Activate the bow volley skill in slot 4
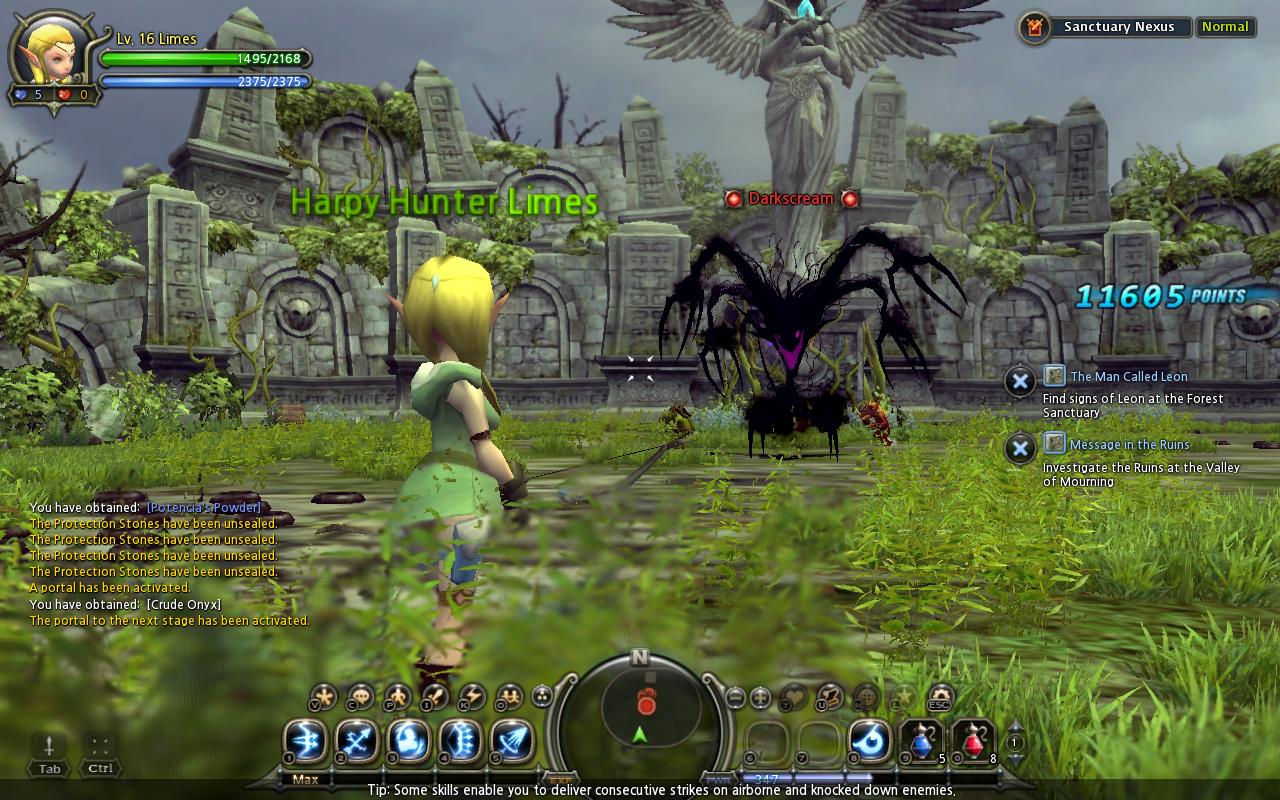Viewport: 1280px width, 800px height. click(x=461, y=741)
